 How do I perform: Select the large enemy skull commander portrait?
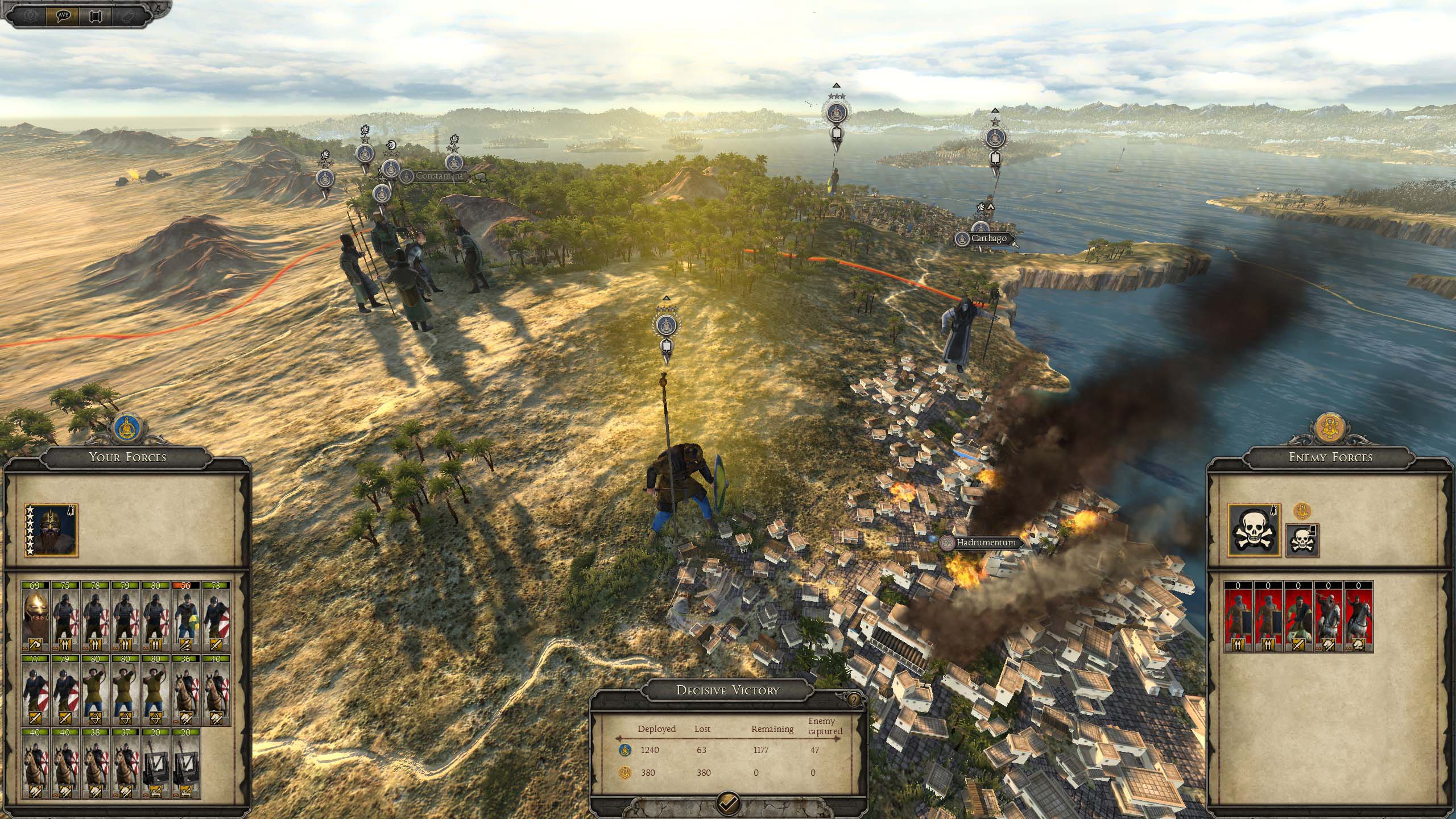point(1254,530)
